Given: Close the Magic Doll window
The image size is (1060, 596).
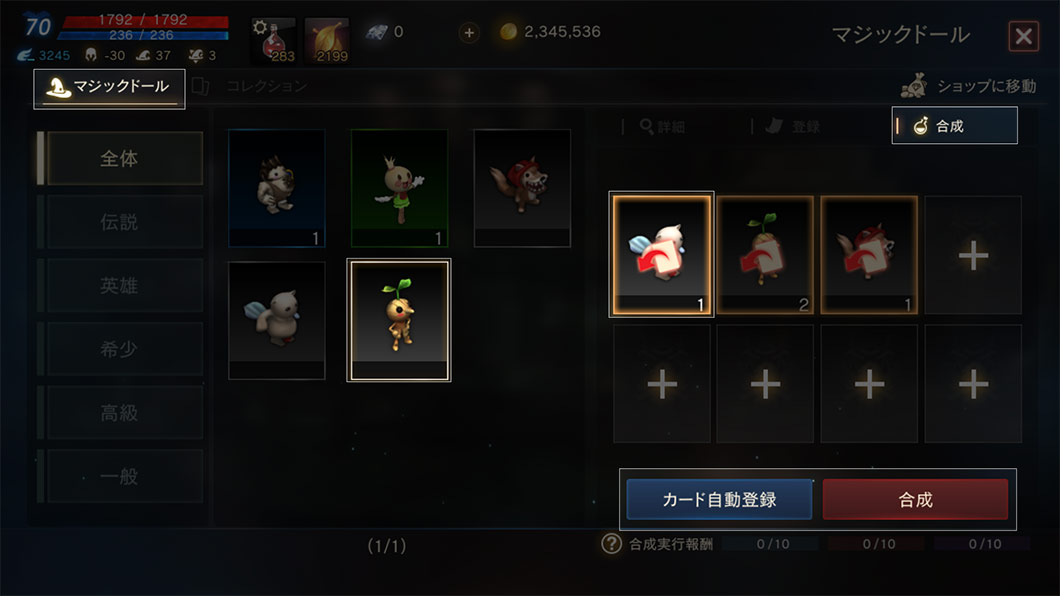Looking at the screenshot, I should point(1023,37).
